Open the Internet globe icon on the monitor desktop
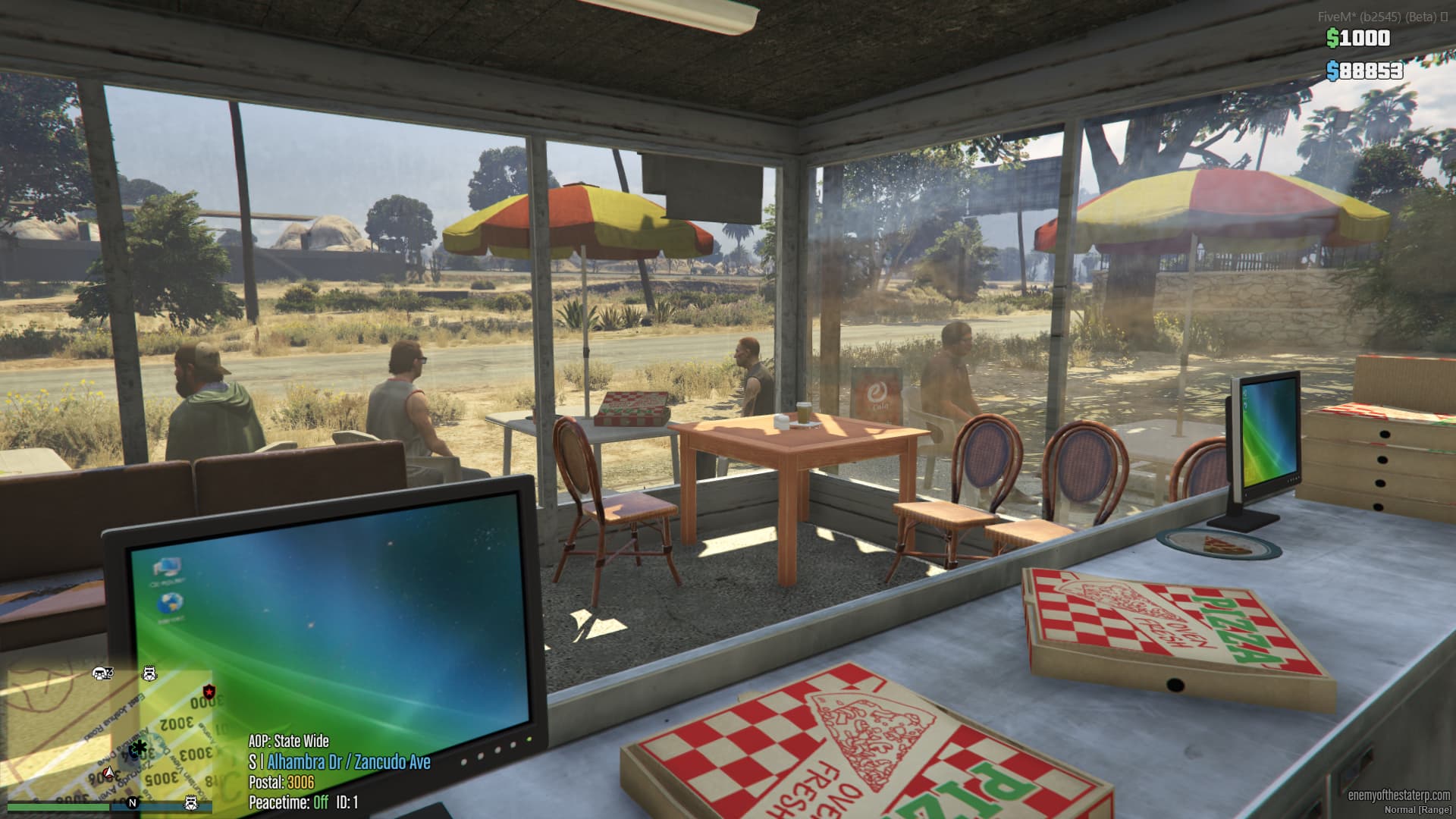This screenshot has height=819, width=1456. (x=170, y=604)
